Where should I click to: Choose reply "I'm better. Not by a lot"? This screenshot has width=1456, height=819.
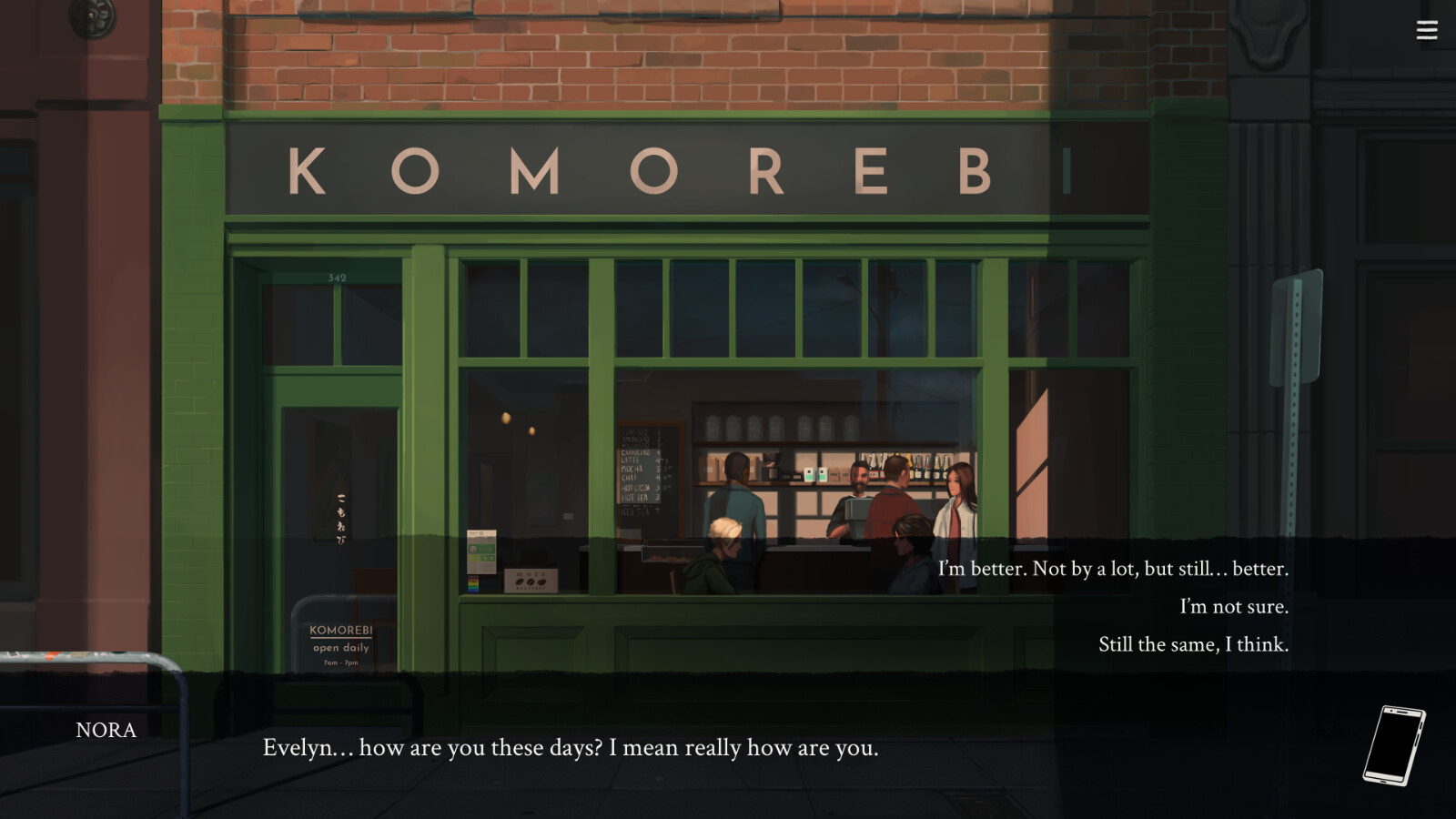point(1112,569)
